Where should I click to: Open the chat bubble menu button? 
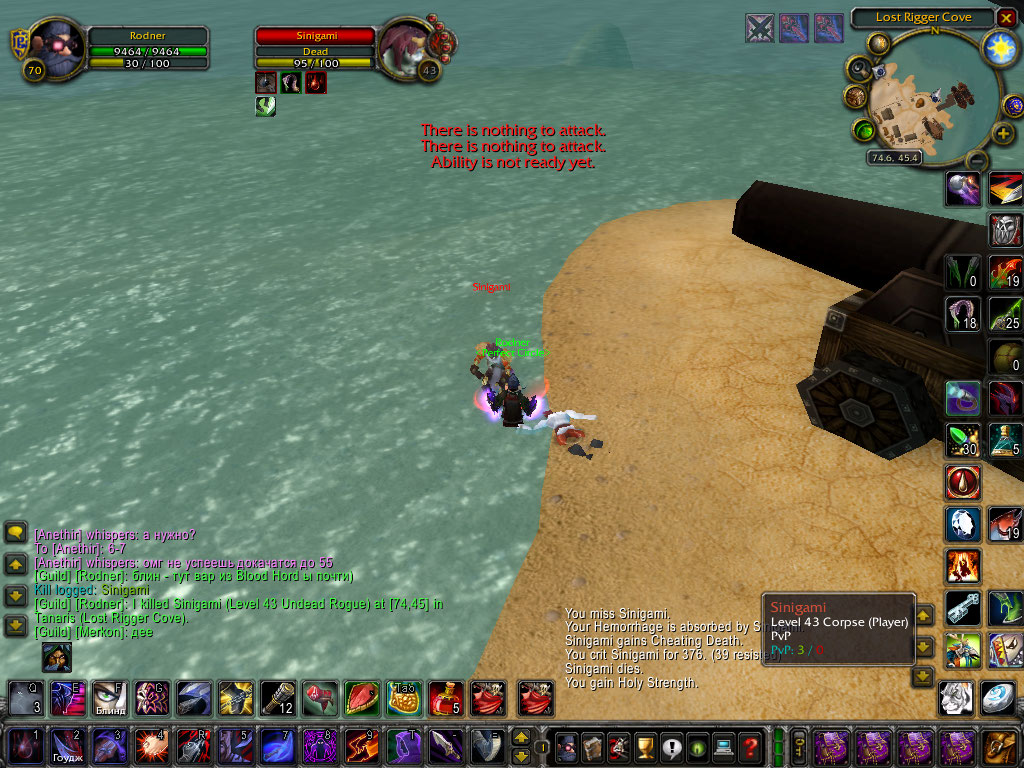(15, 533)
